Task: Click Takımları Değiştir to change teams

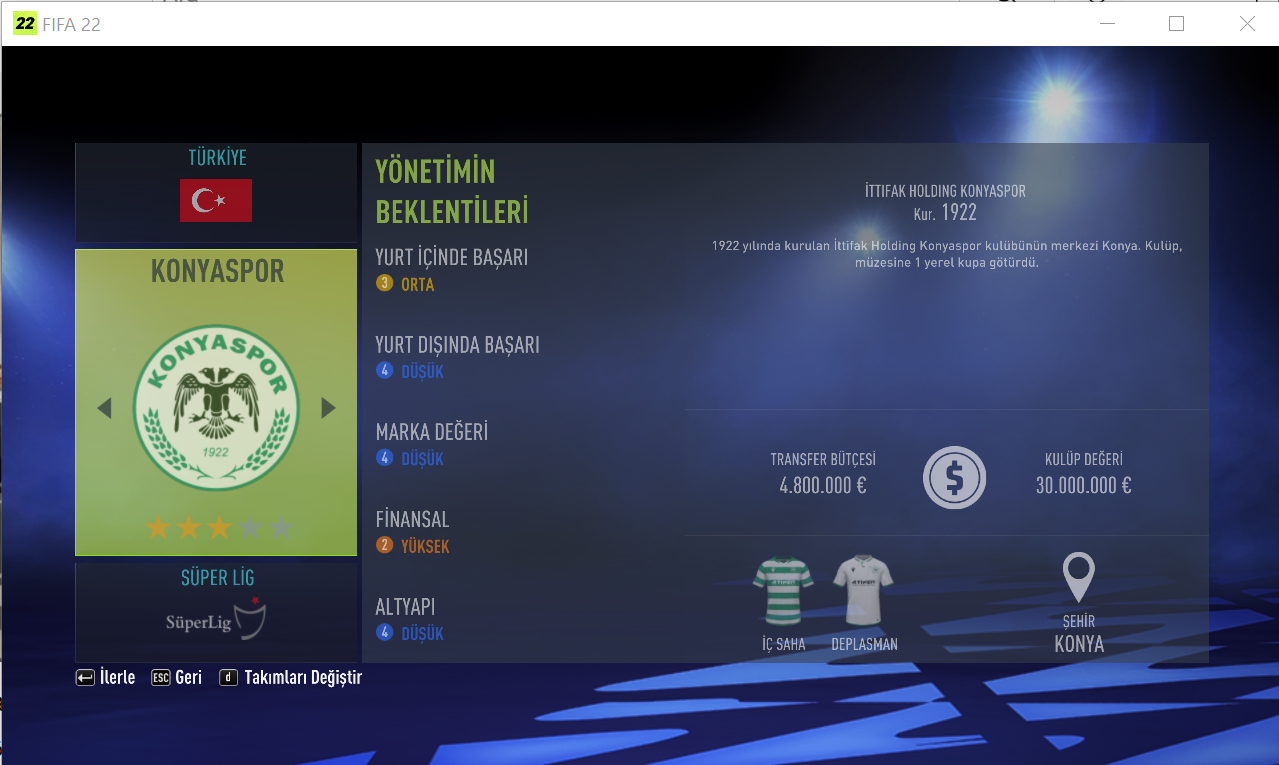Action: click(291, 678)
